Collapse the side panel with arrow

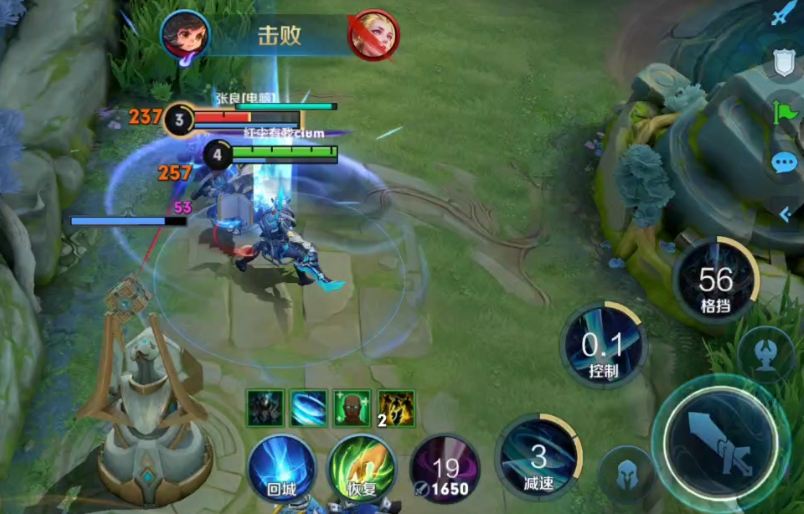[786, 214]
